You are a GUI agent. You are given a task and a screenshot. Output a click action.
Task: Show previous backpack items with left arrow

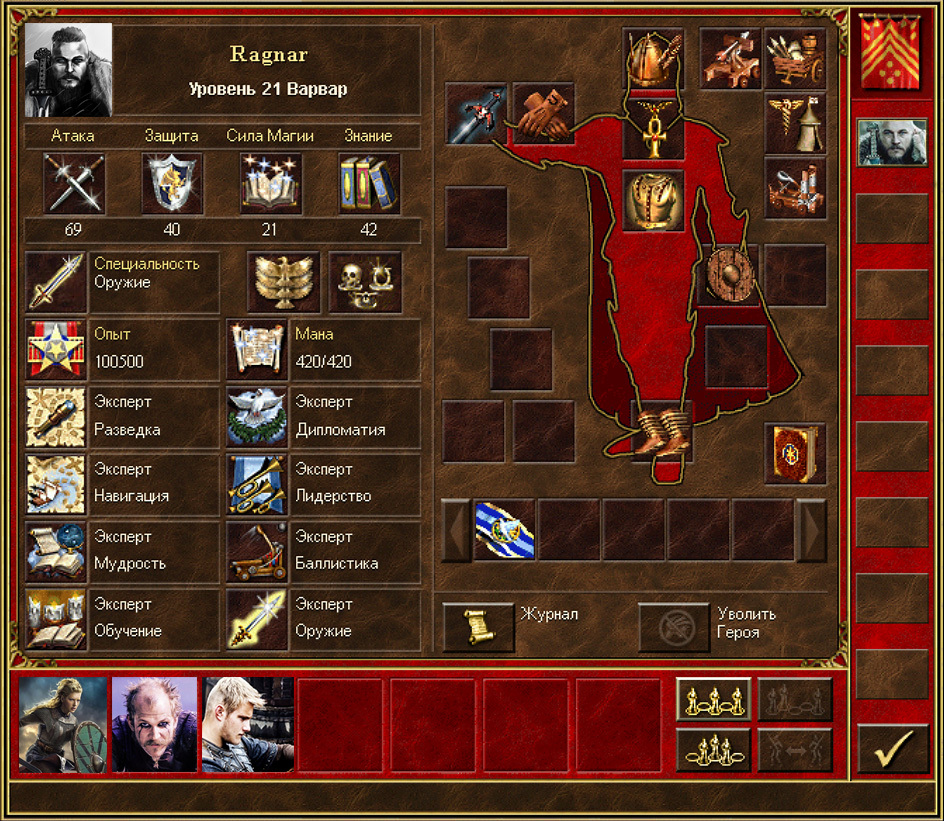[457, 530]
